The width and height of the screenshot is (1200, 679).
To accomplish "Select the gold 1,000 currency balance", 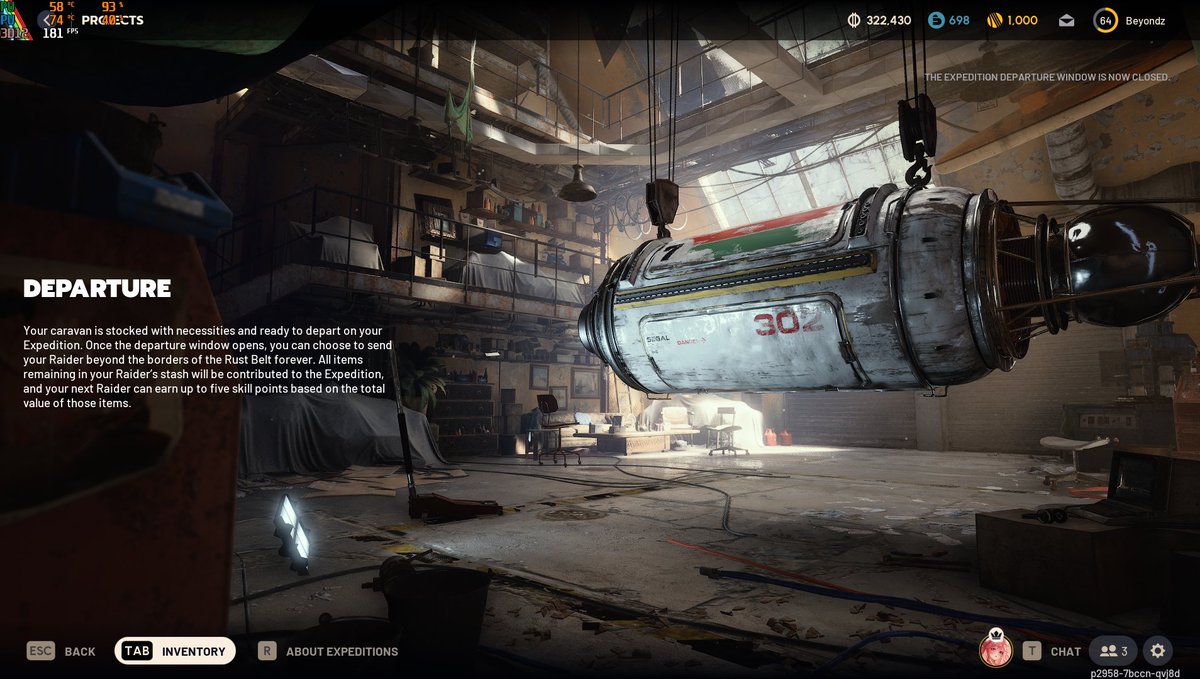I will (x=1012, y=20).
